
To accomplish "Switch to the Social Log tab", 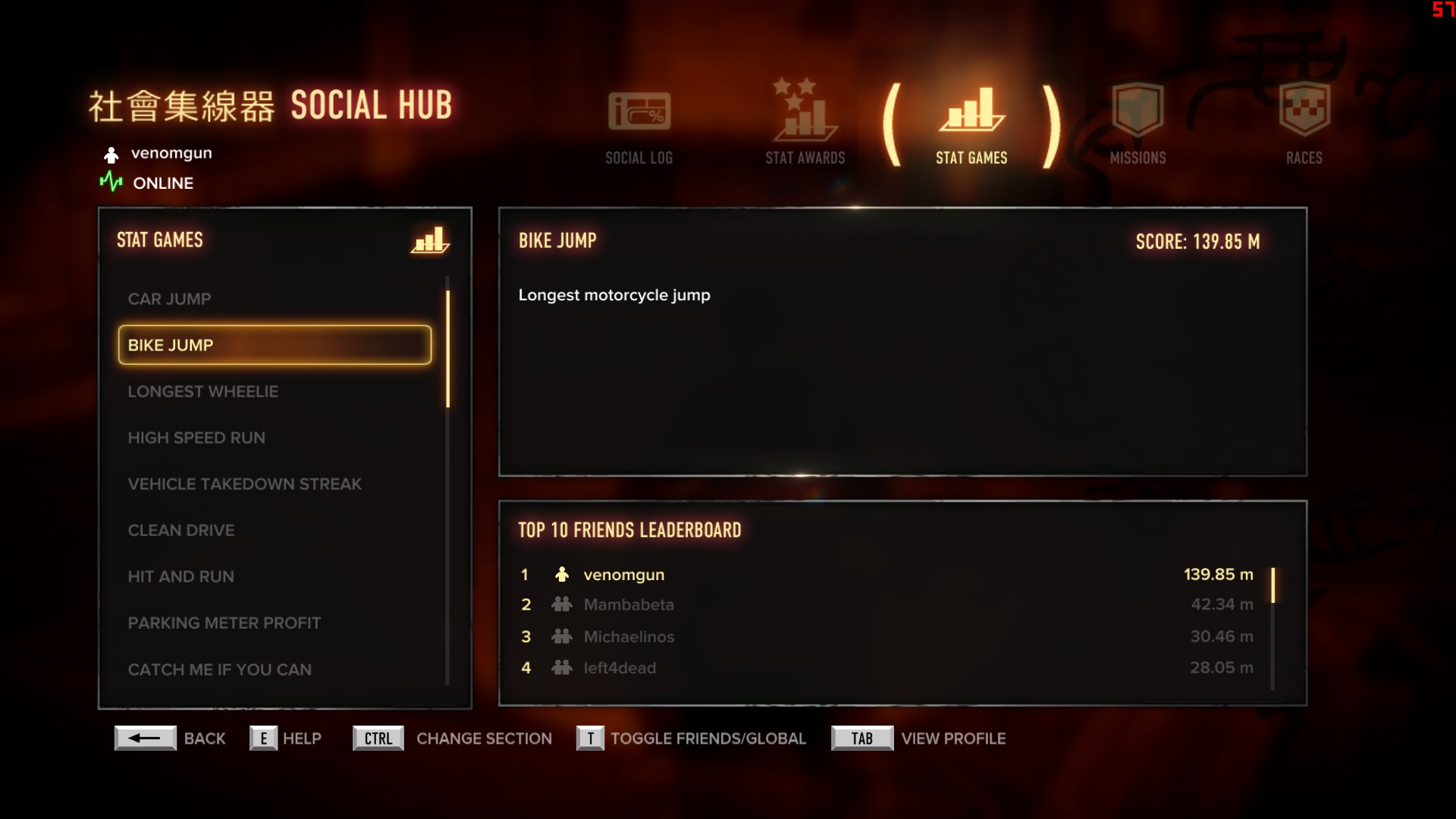I will pyautogui.click(x=639, y=127).
